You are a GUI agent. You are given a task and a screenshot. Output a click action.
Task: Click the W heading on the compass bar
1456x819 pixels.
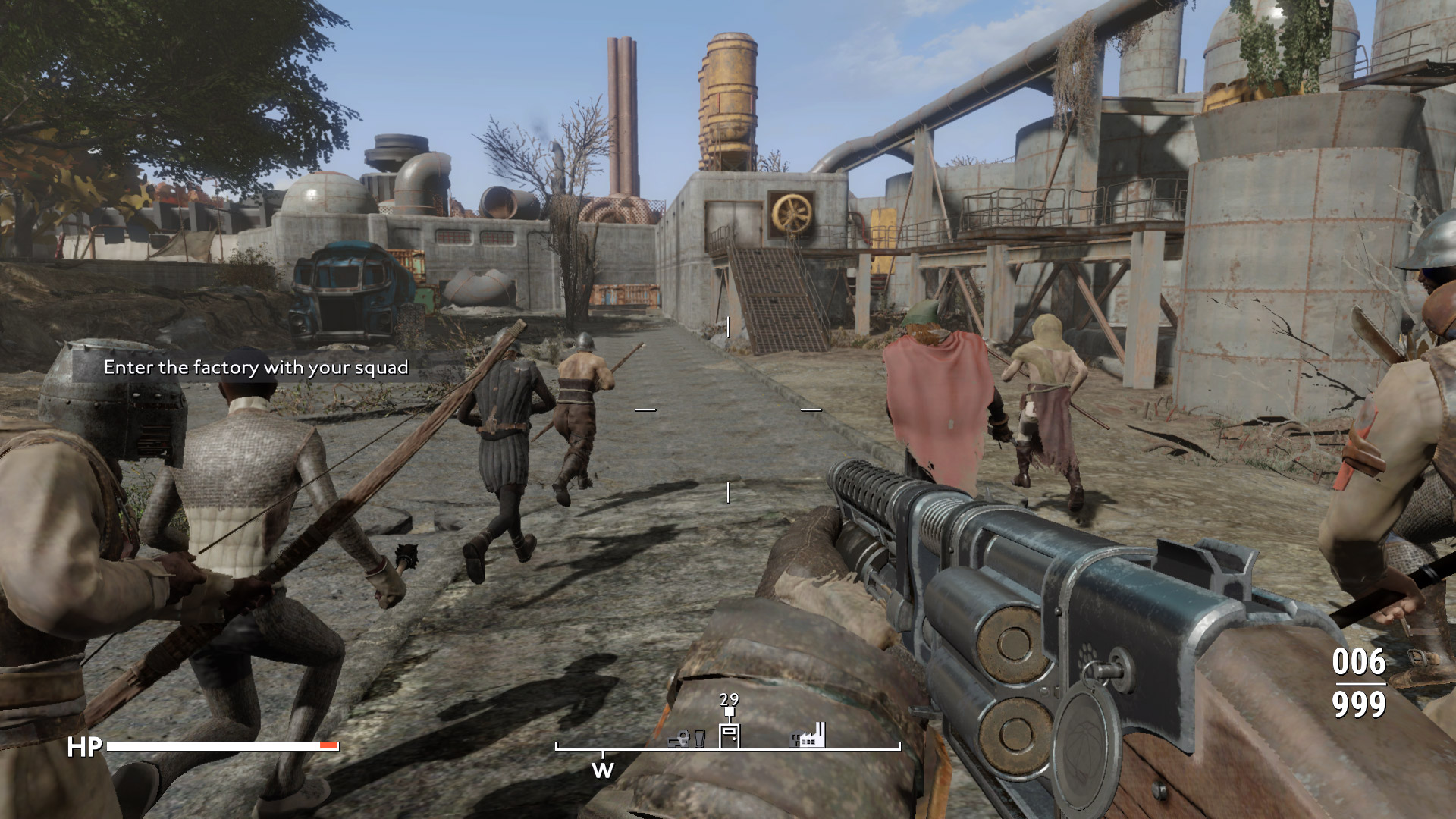click(x=602, y=770)
